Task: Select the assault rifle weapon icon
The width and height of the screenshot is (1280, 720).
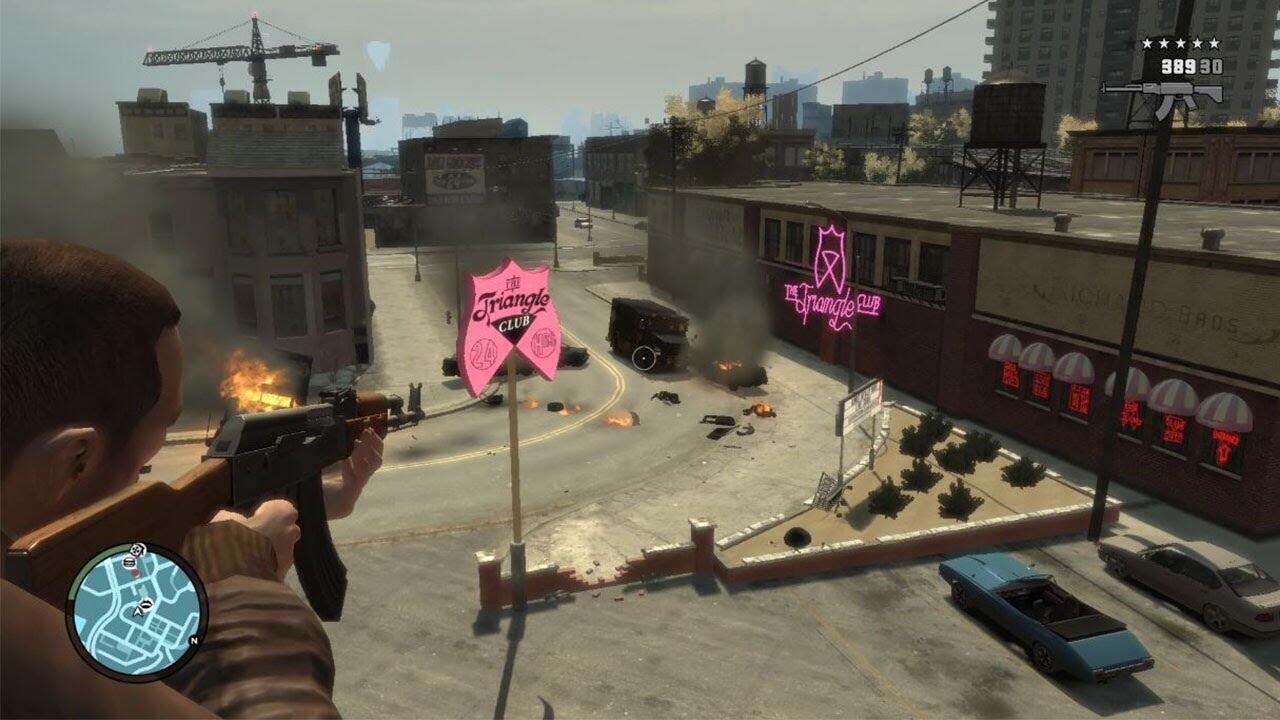Action: [1162, 97]
